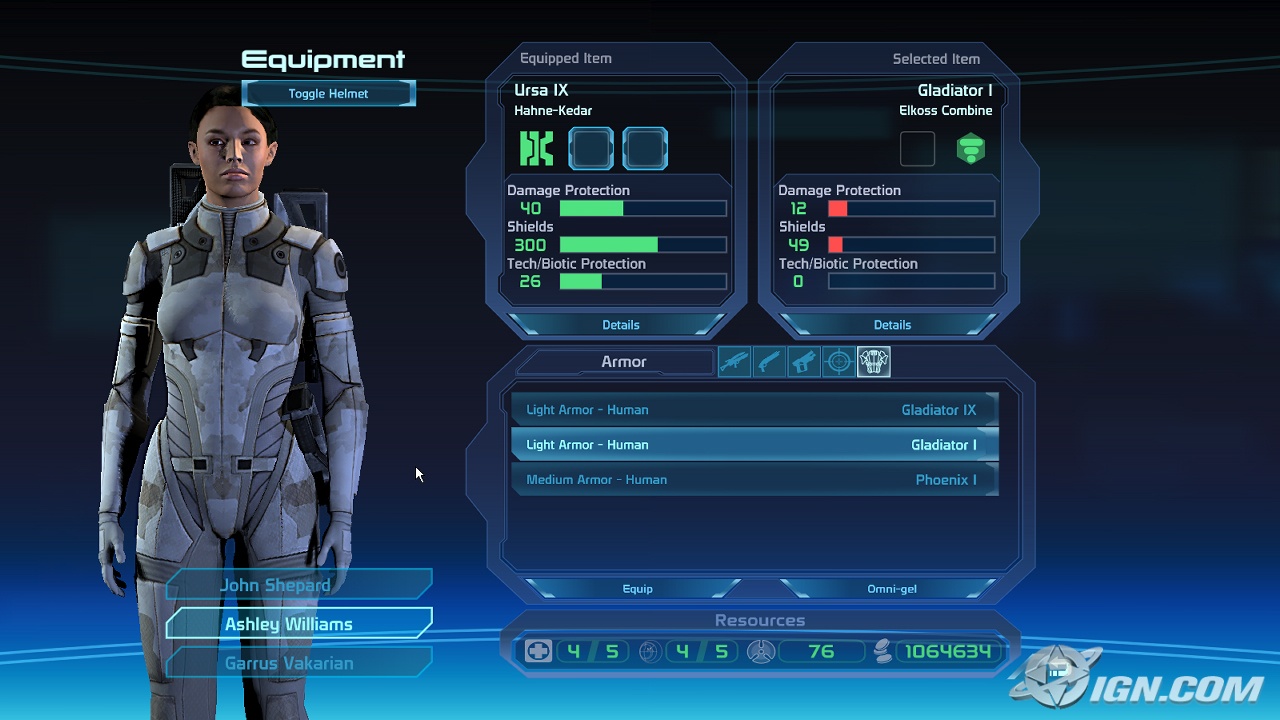Click the Elkoss Combine icon on Gladiator I

970,148
